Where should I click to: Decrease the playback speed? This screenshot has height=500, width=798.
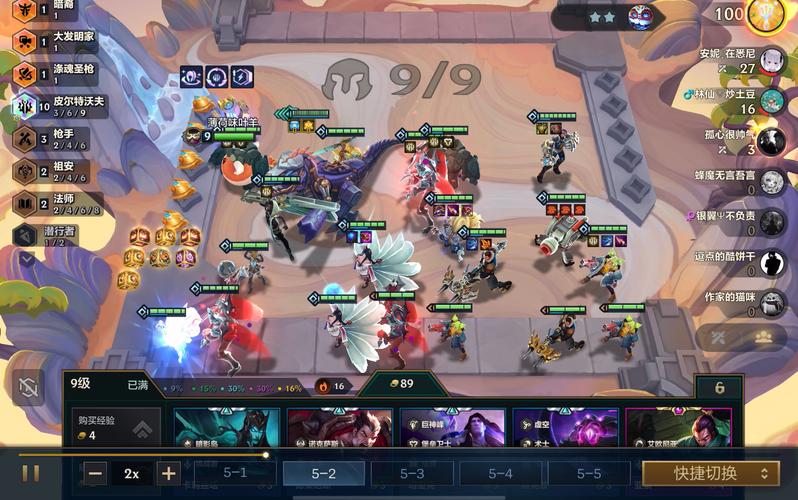[95, 473]
